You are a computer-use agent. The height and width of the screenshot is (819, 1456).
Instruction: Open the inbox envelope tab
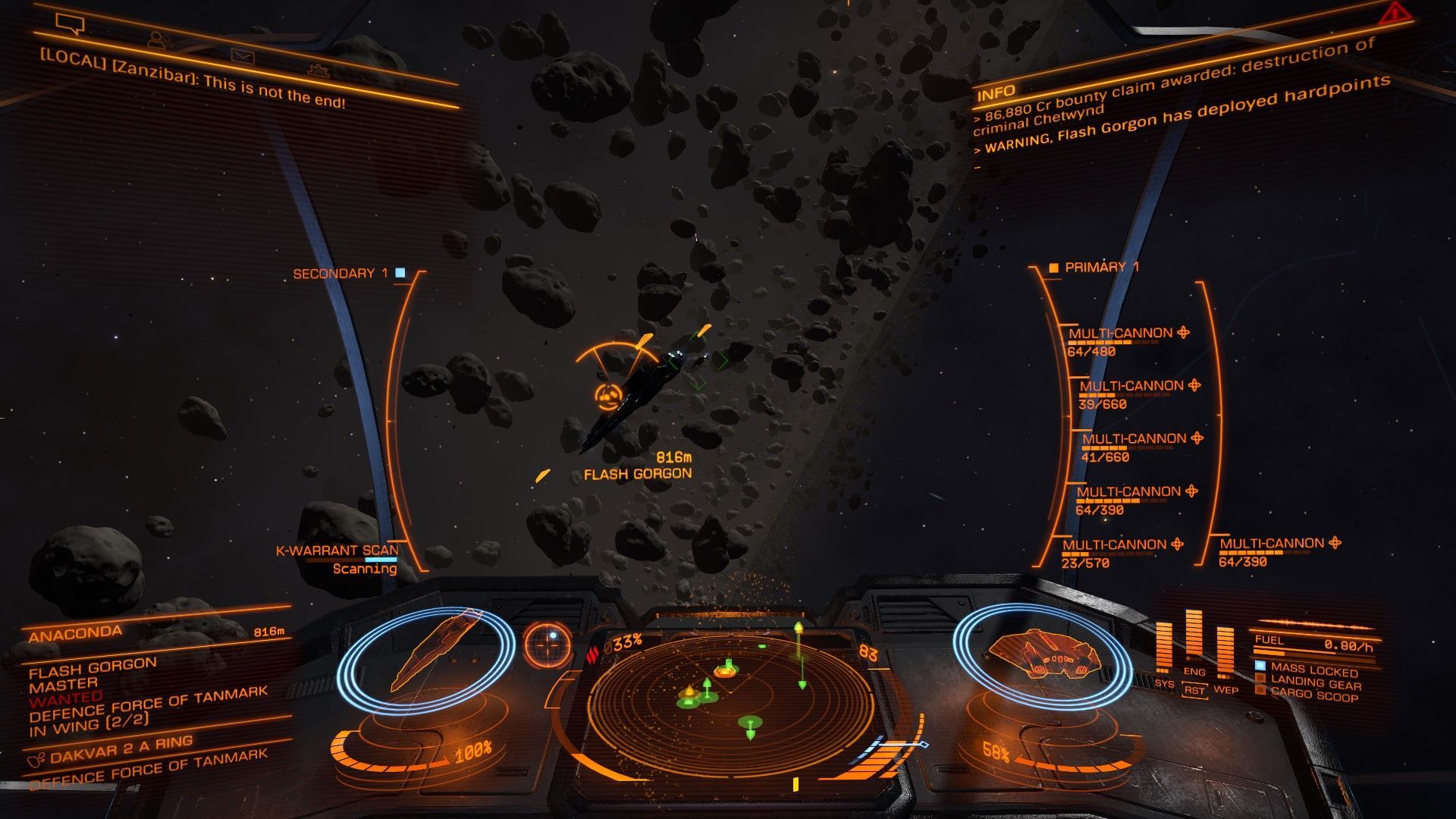click(243, 55)
